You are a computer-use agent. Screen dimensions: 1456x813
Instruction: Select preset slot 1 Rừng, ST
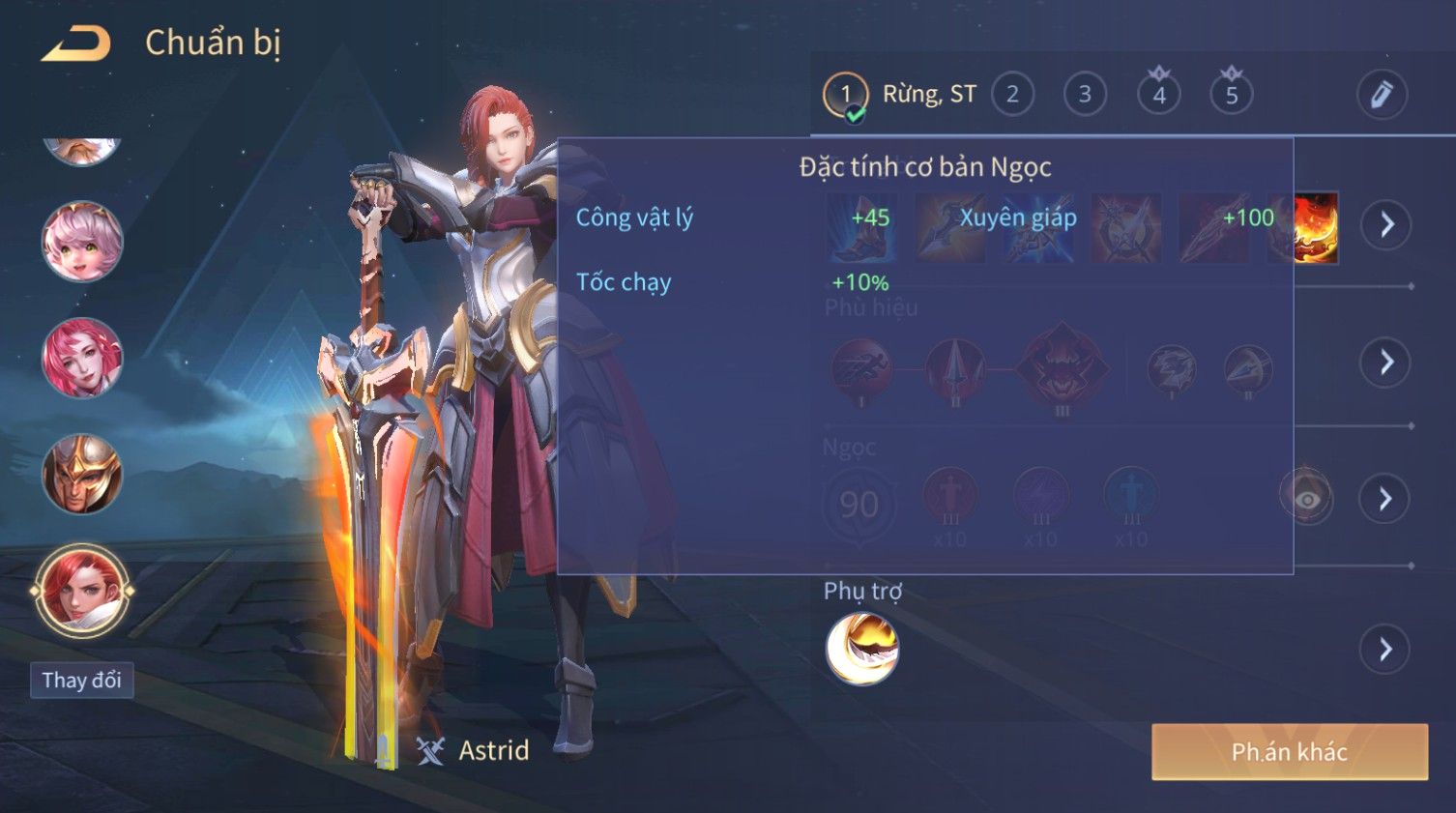[x=846, y=95]
